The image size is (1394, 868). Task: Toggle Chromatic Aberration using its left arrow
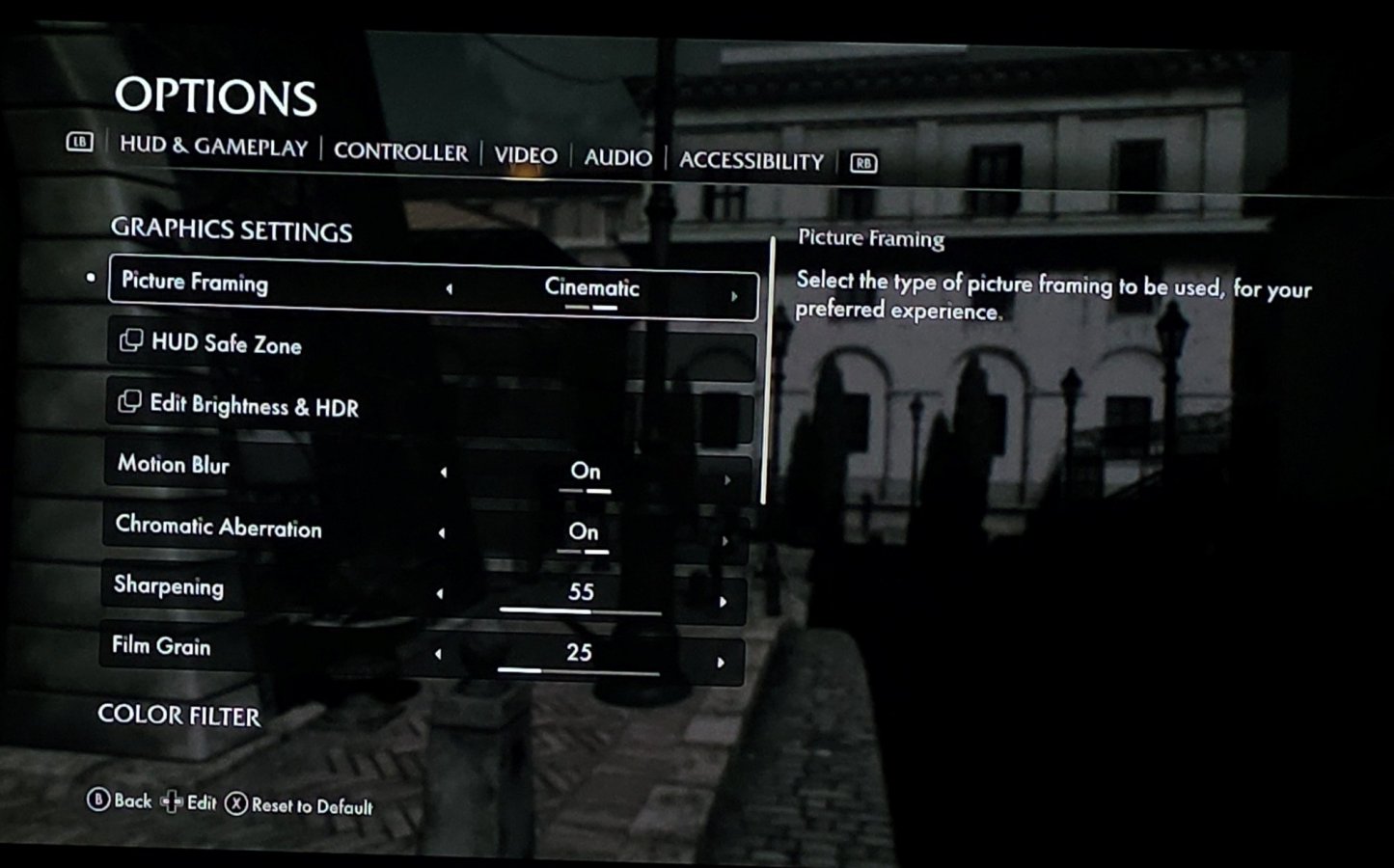(x=442, y=532)
